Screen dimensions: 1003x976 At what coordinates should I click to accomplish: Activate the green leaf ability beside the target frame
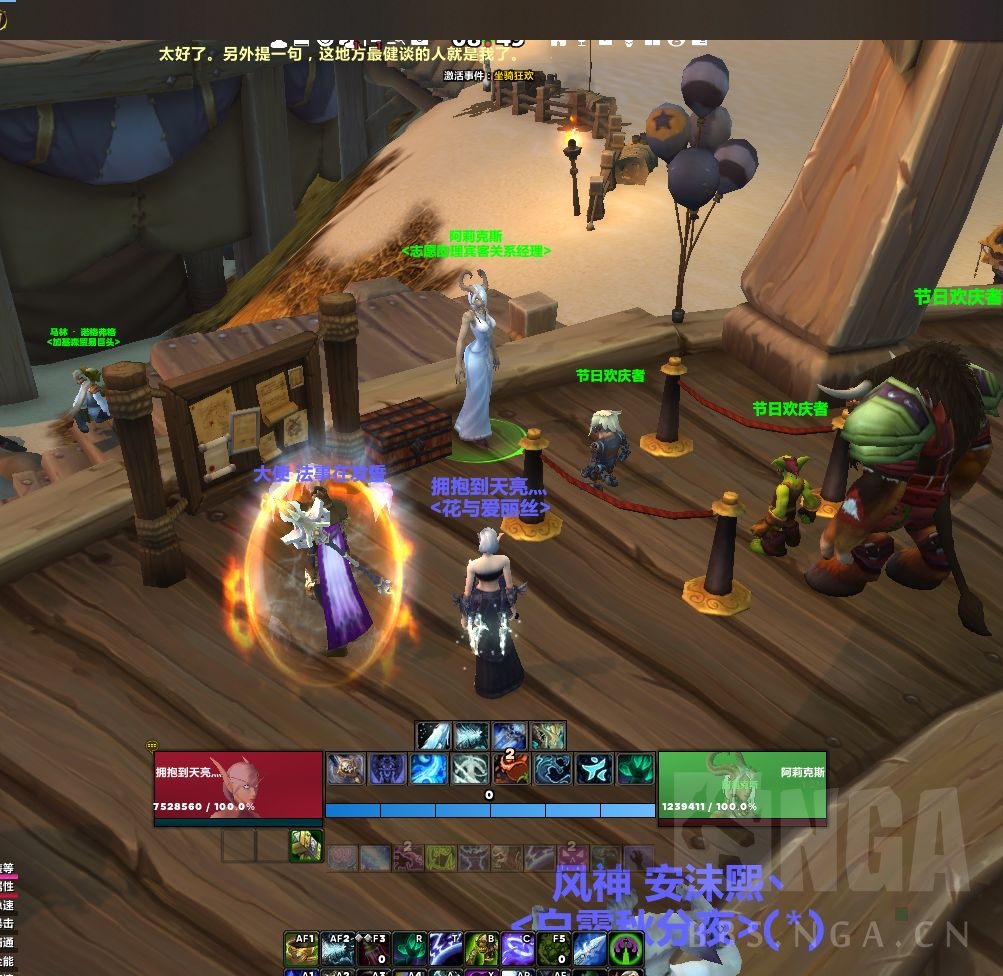point(635,769)
